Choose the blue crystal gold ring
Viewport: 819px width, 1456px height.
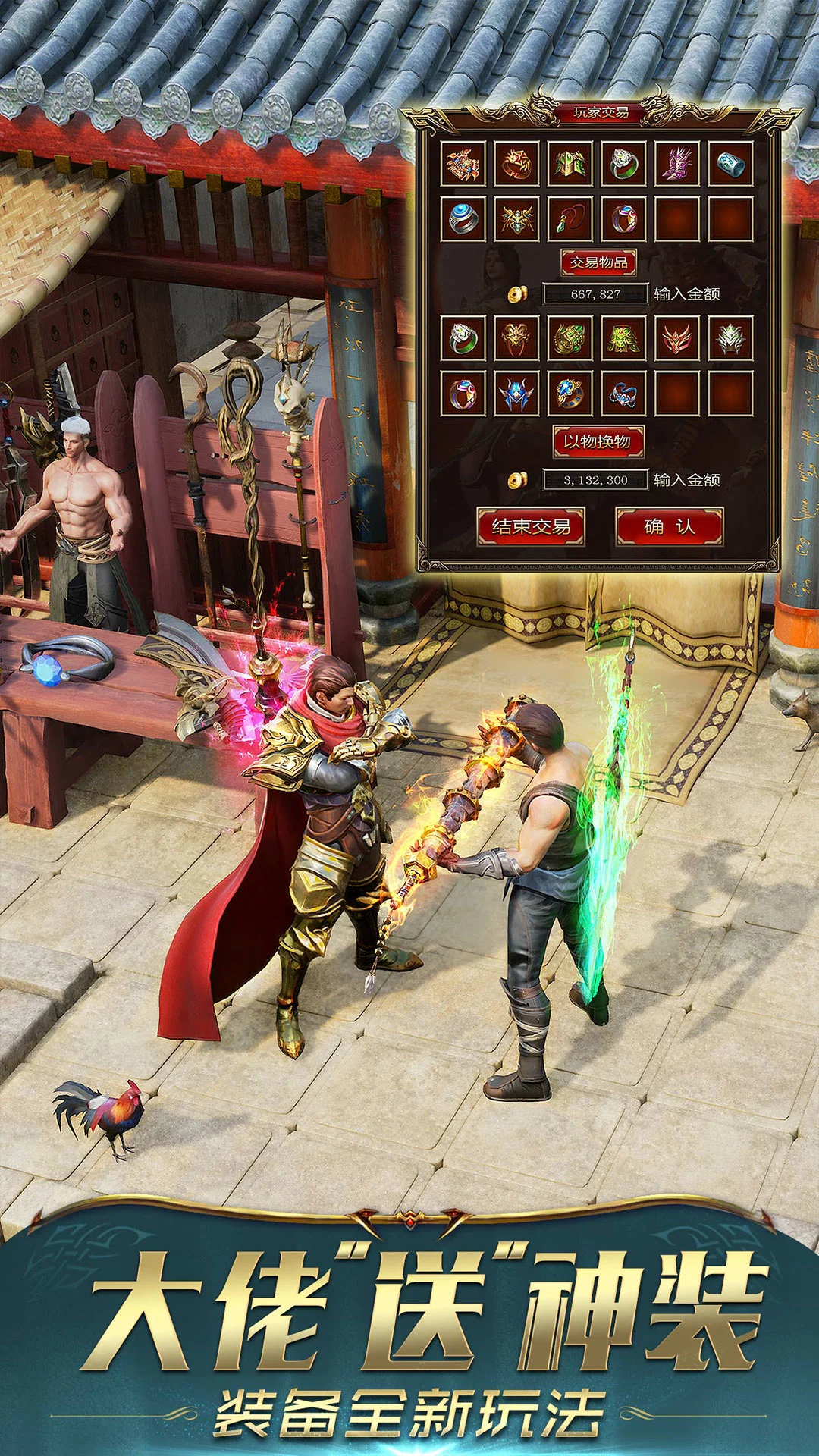point(570,393)
